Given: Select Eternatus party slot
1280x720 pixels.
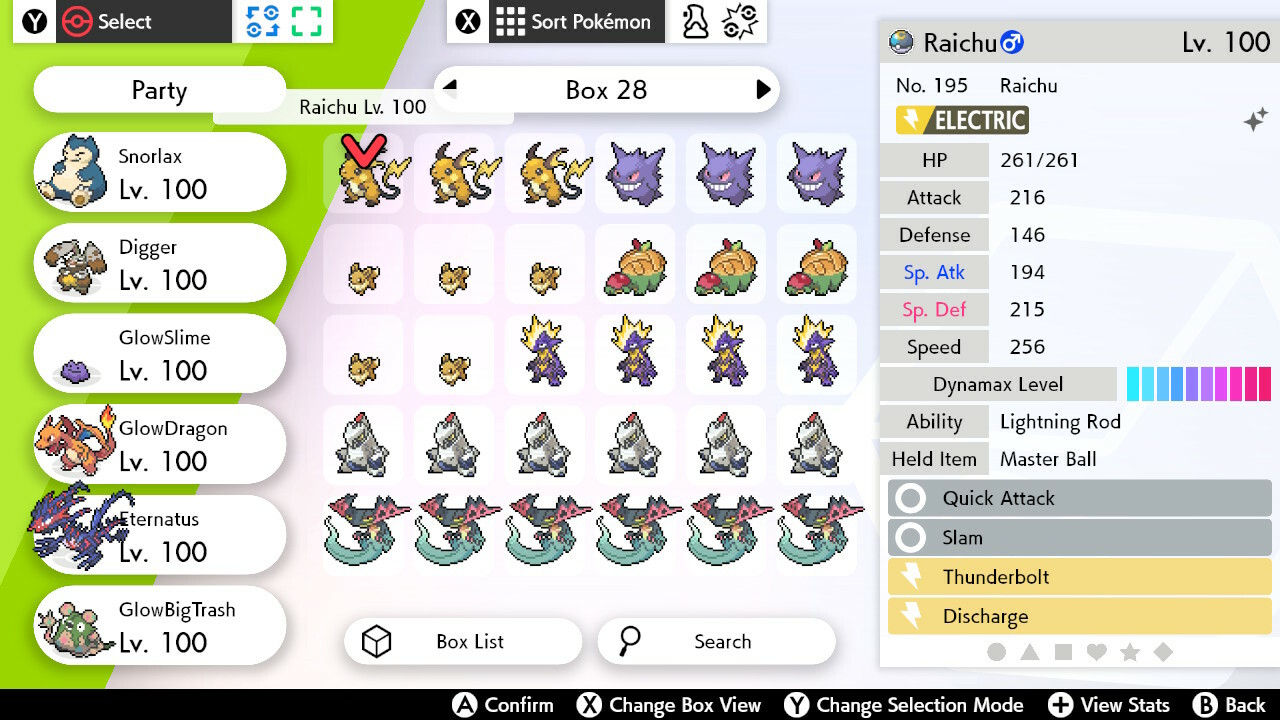Looking at the screenshot, I should [x=160, y=536].
